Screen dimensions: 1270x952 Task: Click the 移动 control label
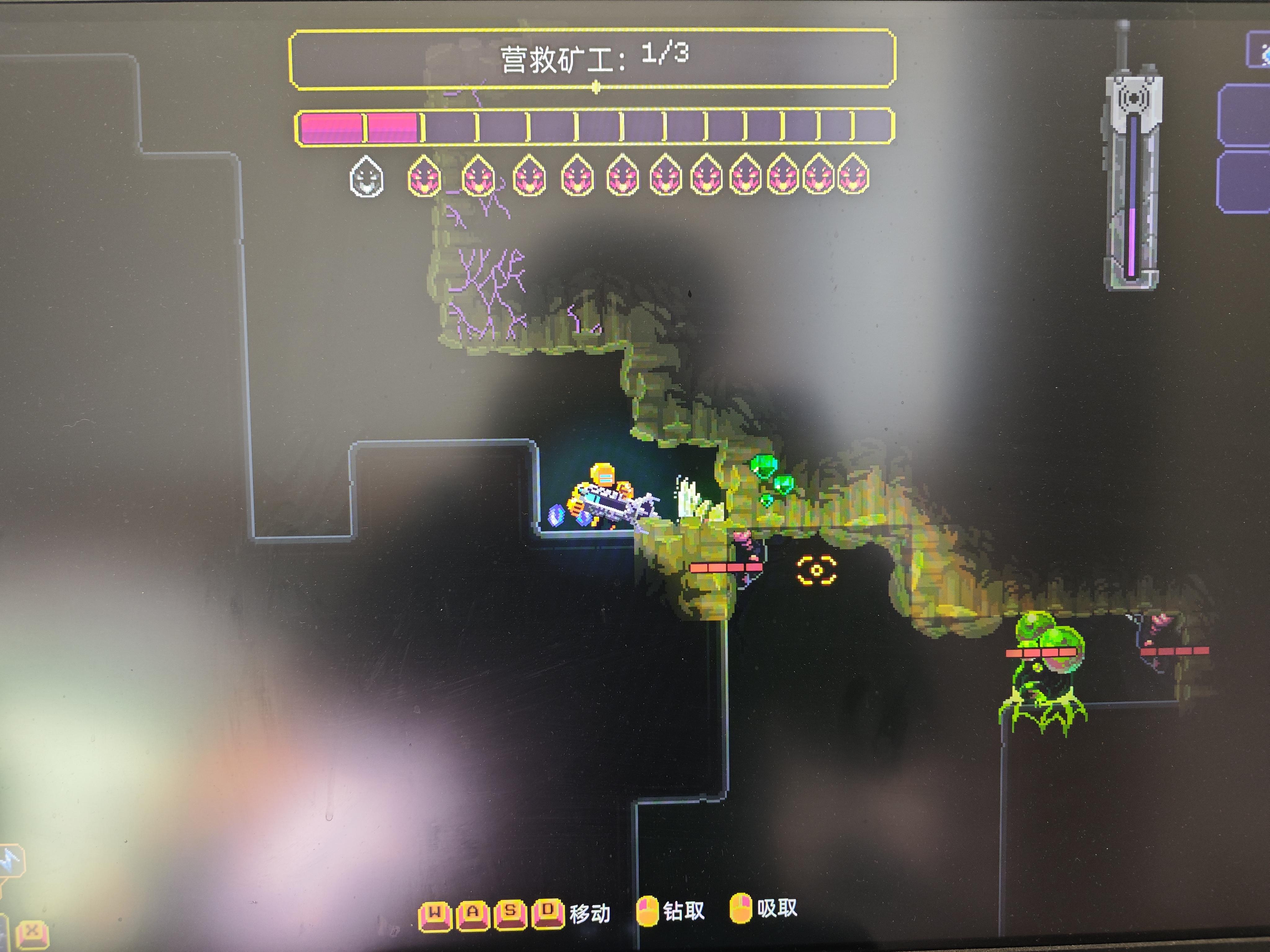(589, 911)
